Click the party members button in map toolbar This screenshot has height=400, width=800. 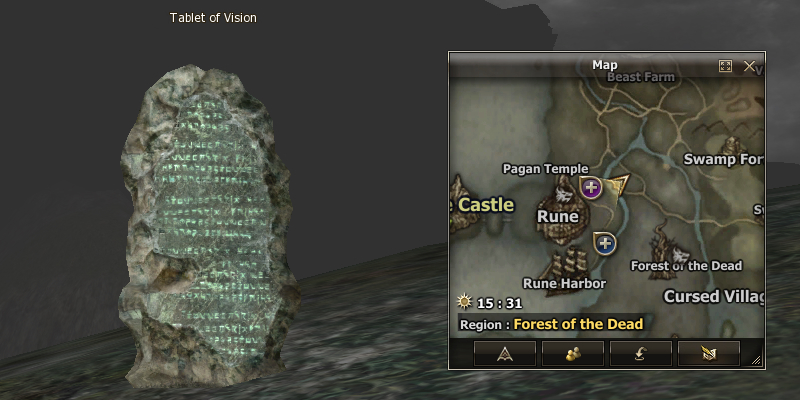pyautogui.click(x=572, y=353)
